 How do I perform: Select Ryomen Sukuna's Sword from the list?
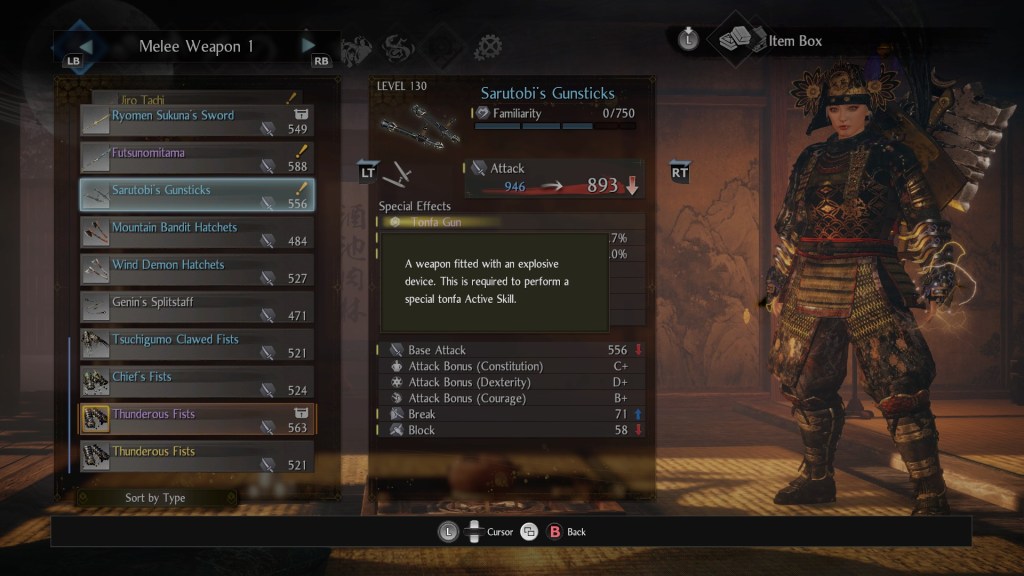pos(197,121)
